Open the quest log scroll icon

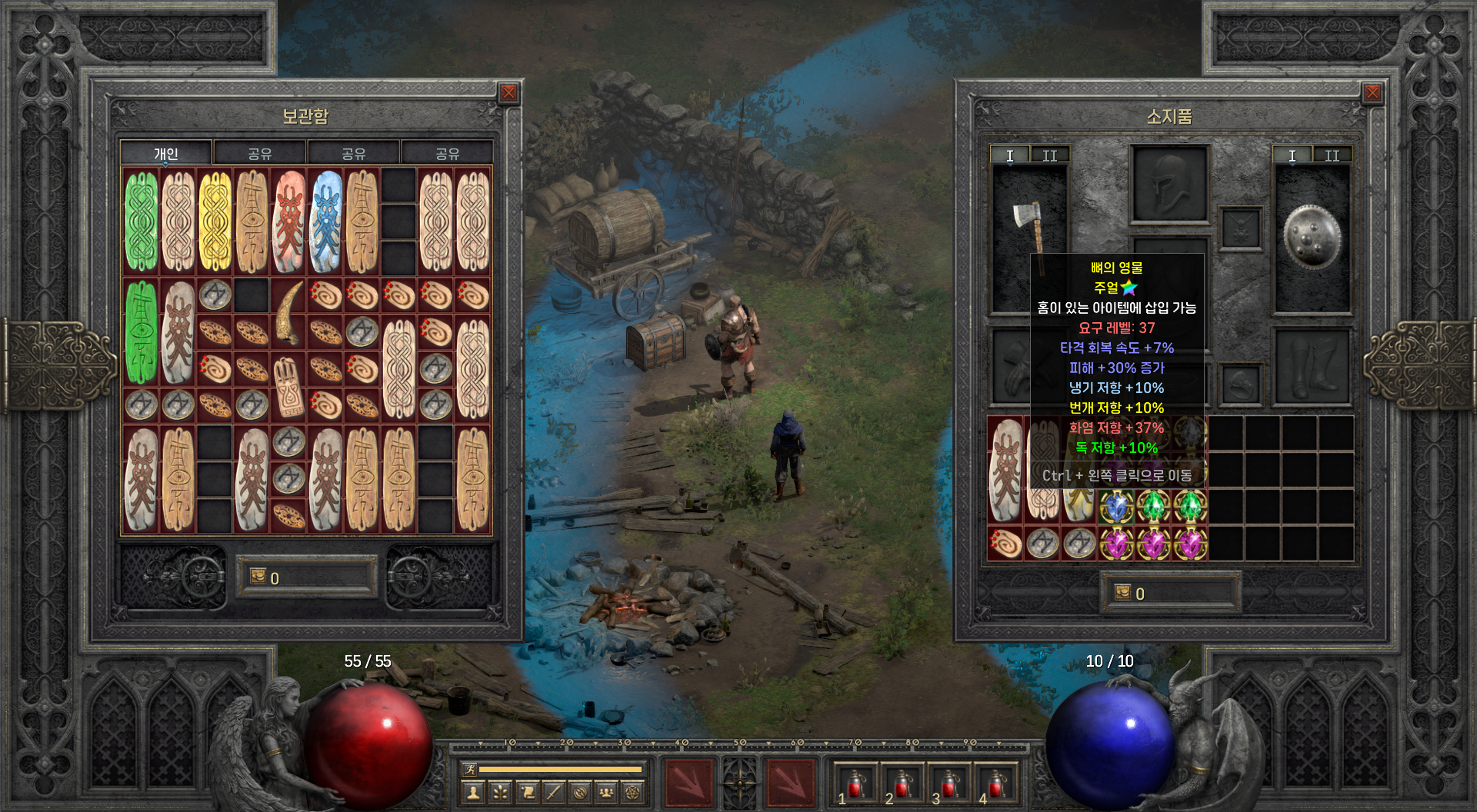tap(527, 792)
